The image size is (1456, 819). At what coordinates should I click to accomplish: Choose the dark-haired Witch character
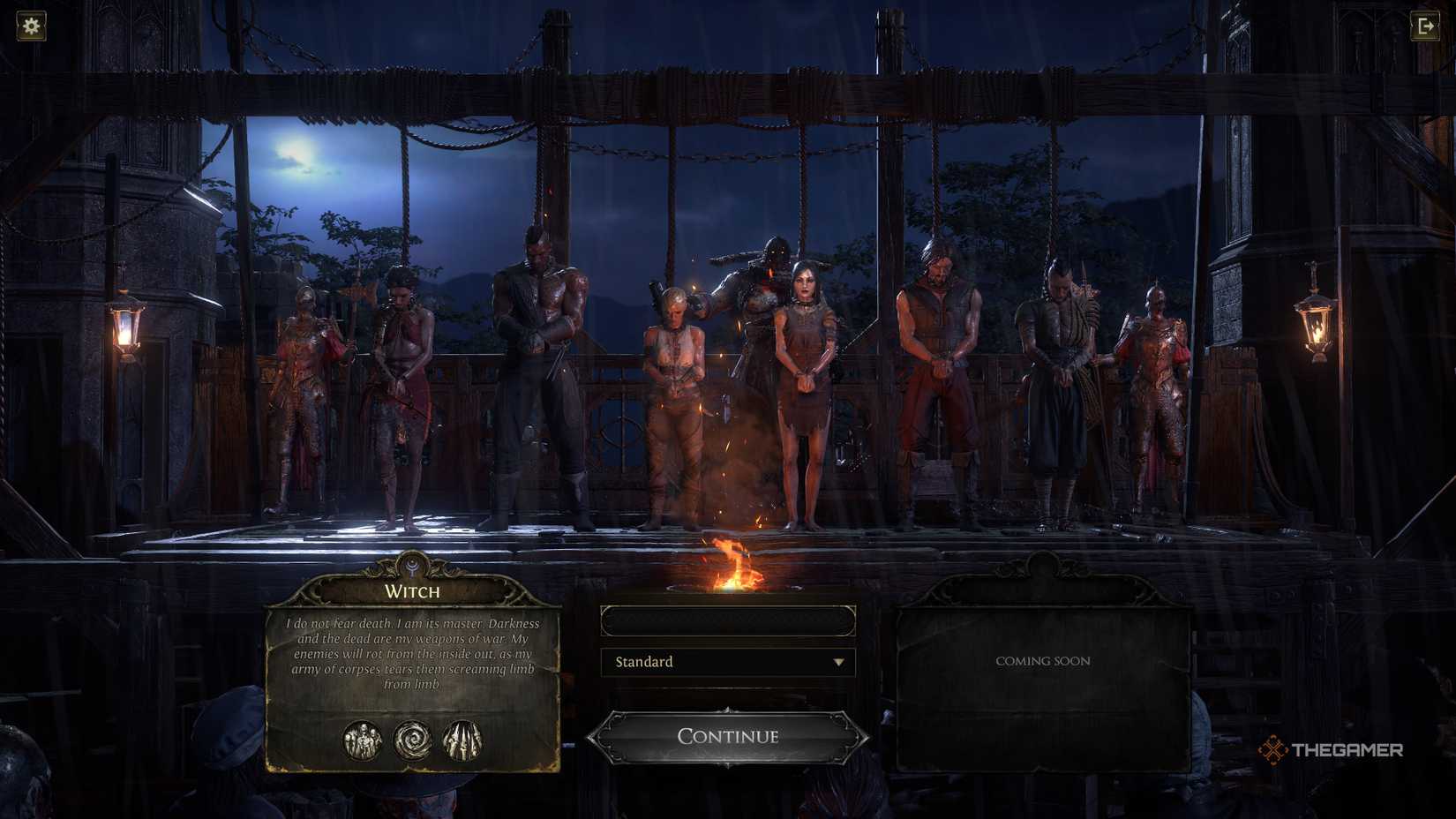pos(805,388)
